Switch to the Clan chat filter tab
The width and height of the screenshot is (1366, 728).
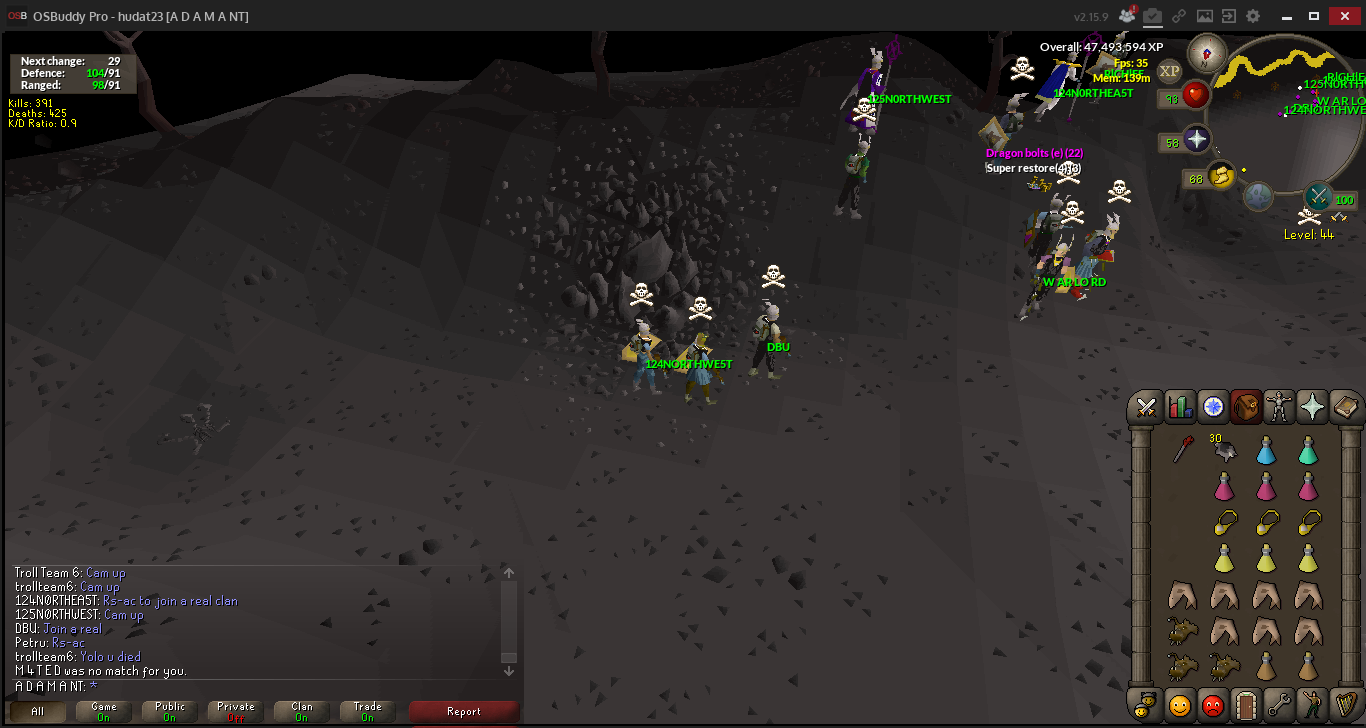coord(302,711)
